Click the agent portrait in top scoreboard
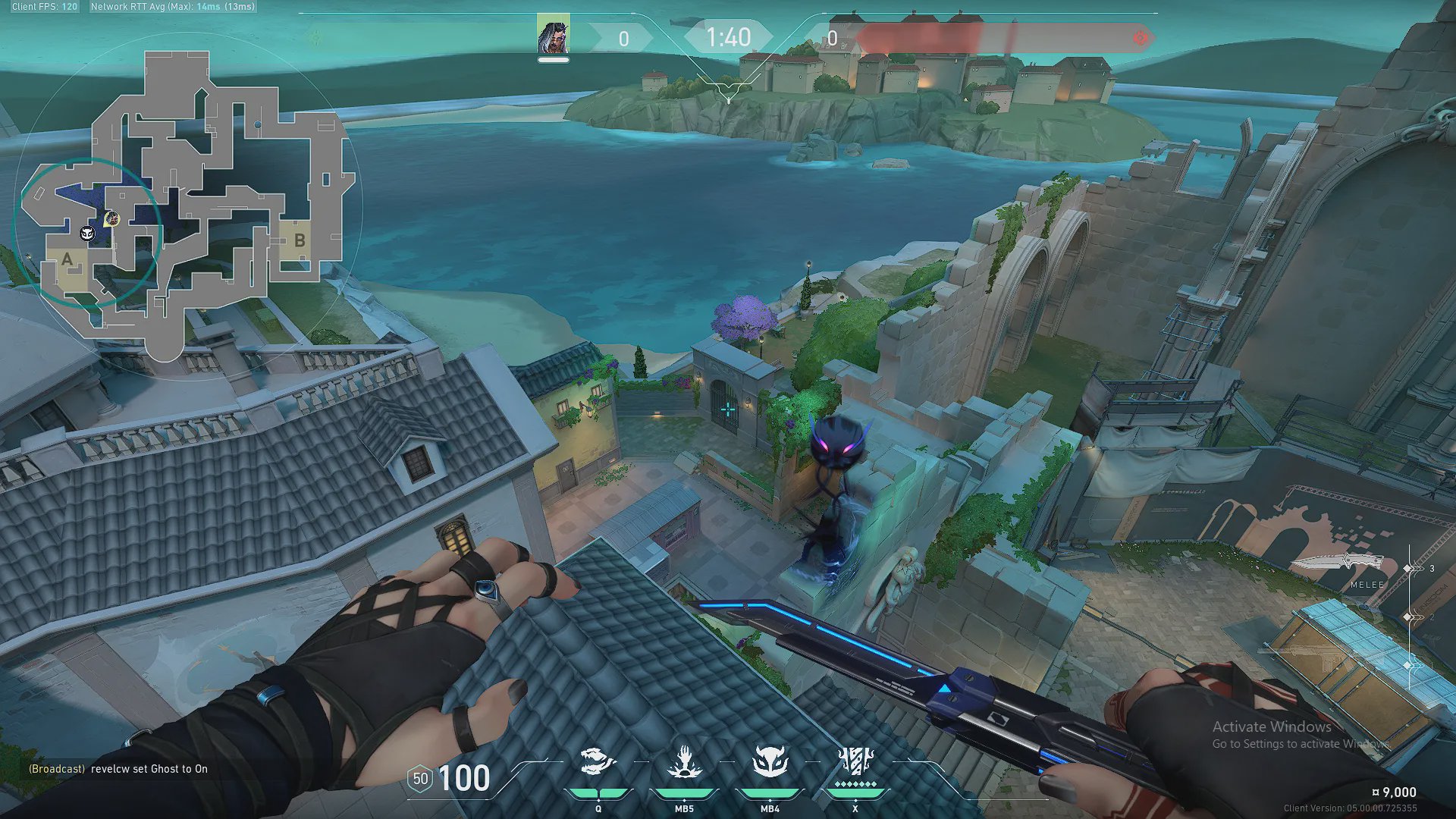Viewport: 1456px width, 819px height. click(x=553, y=35)
